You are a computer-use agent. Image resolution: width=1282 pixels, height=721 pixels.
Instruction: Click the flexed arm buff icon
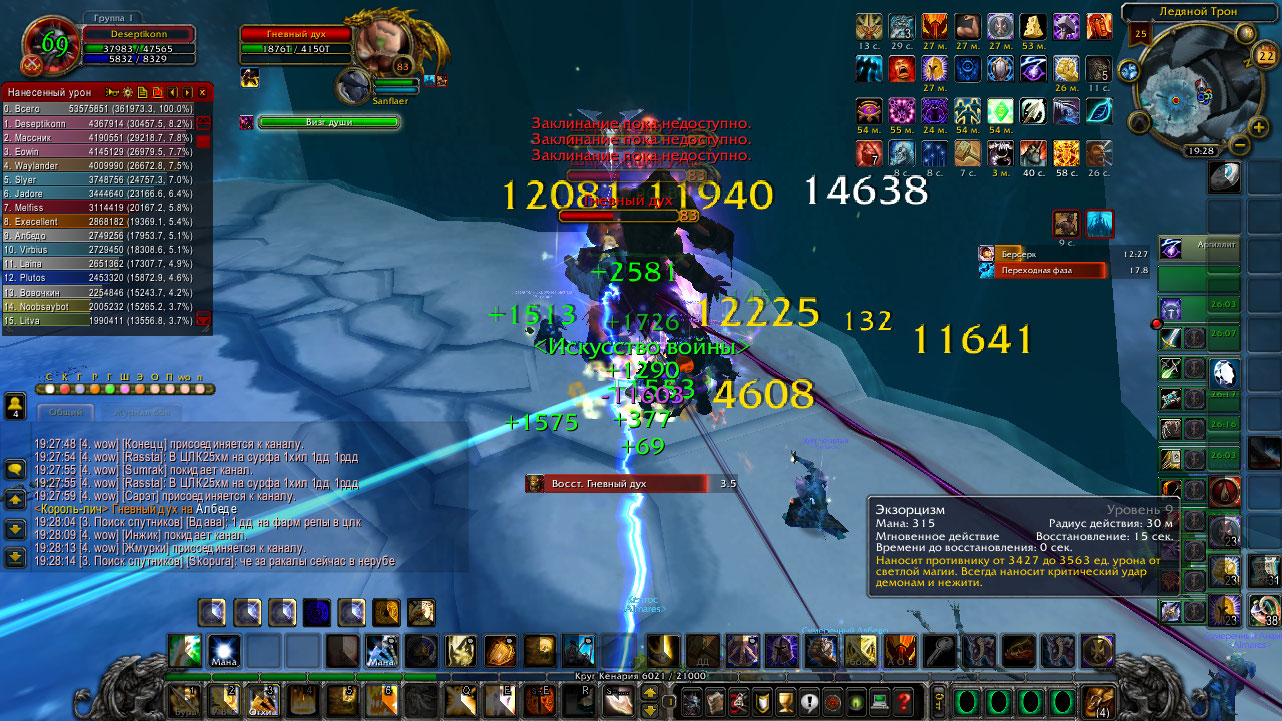click(x=966, y=25)
